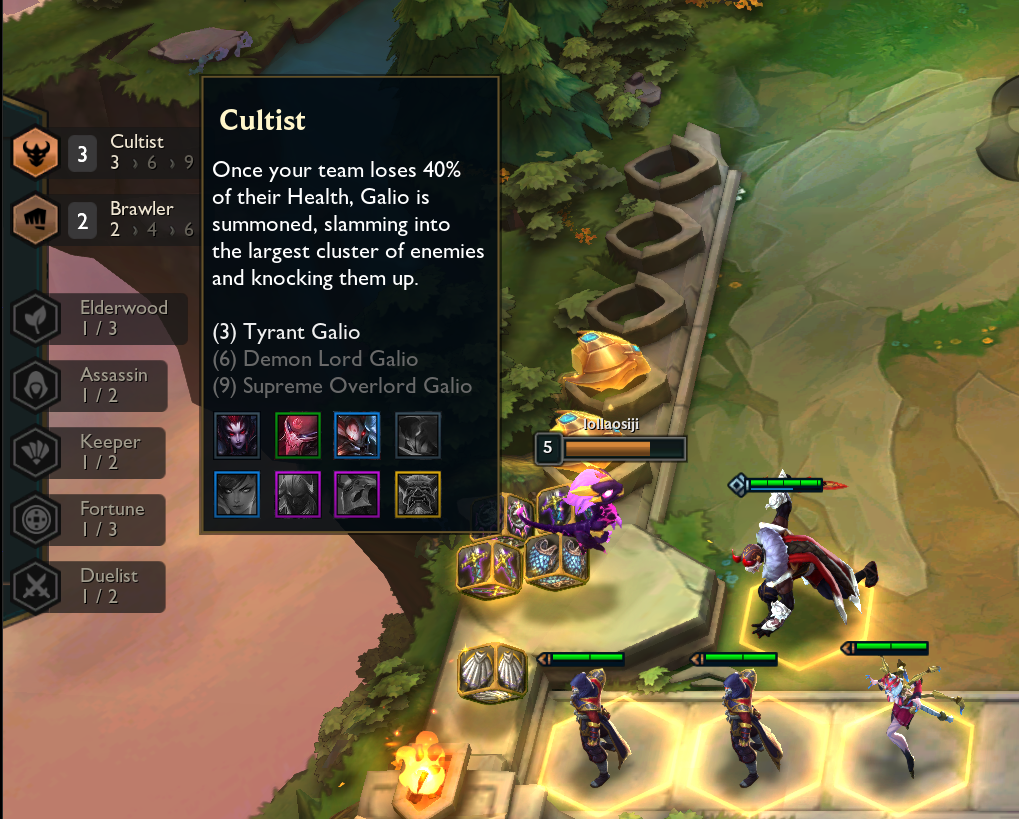The image size is (1019, 819).
Task: Click the green-bordered Pyke portrait
Action: coord(297,435)
